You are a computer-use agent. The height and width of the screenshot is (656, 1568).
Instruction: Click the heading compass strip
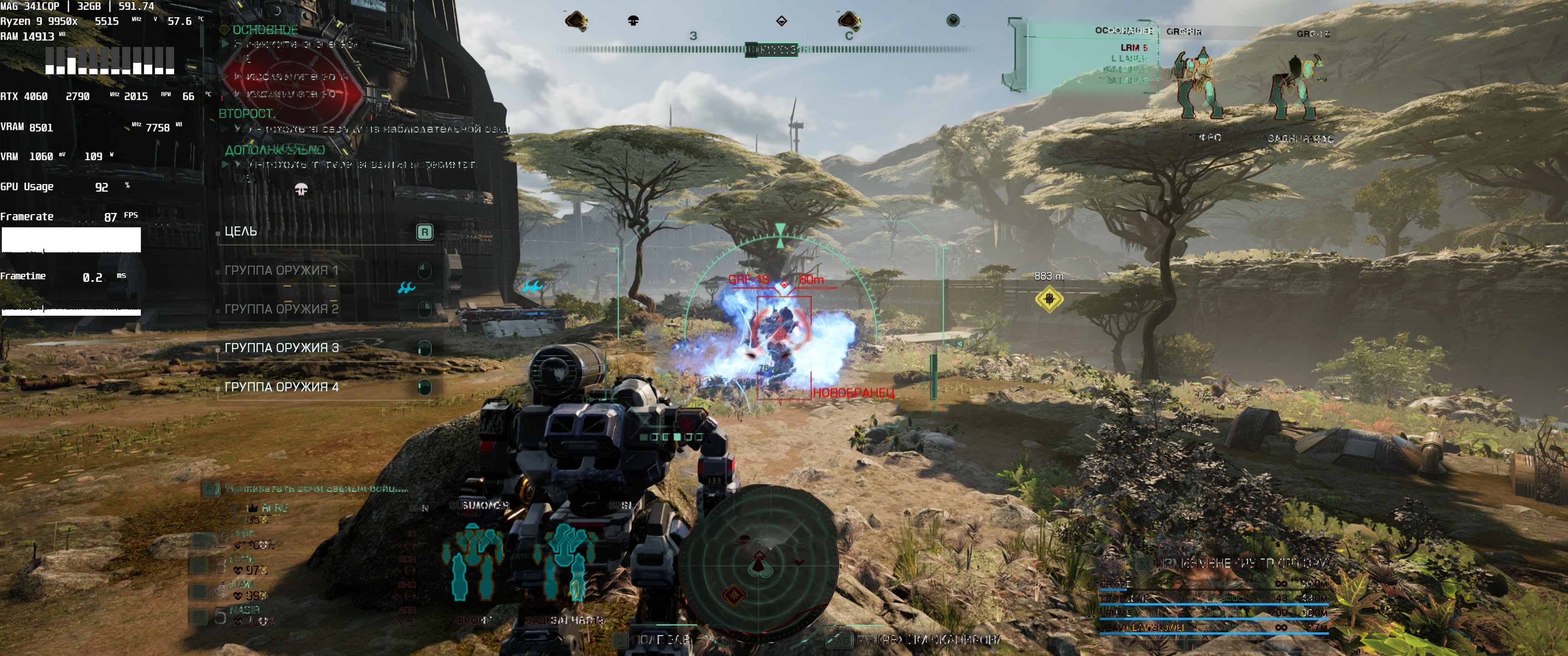[771, 49]
